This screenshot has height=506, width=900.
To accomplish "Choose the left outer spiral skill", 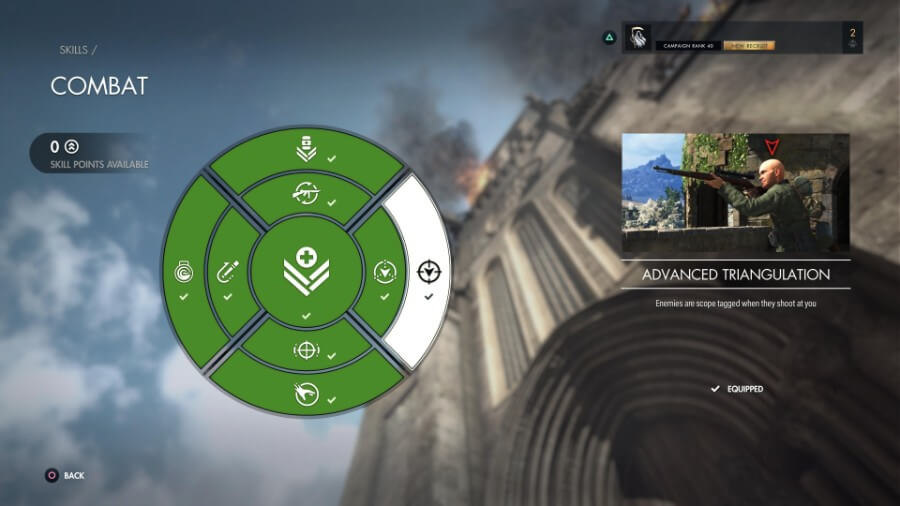I will tap(183, 272).
